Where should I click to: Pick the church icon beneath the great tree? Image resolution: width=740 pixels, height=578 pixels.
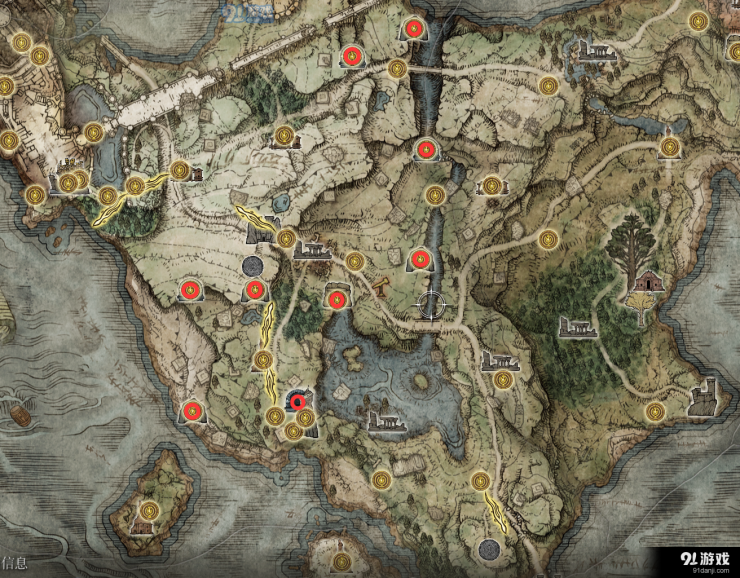648,282
